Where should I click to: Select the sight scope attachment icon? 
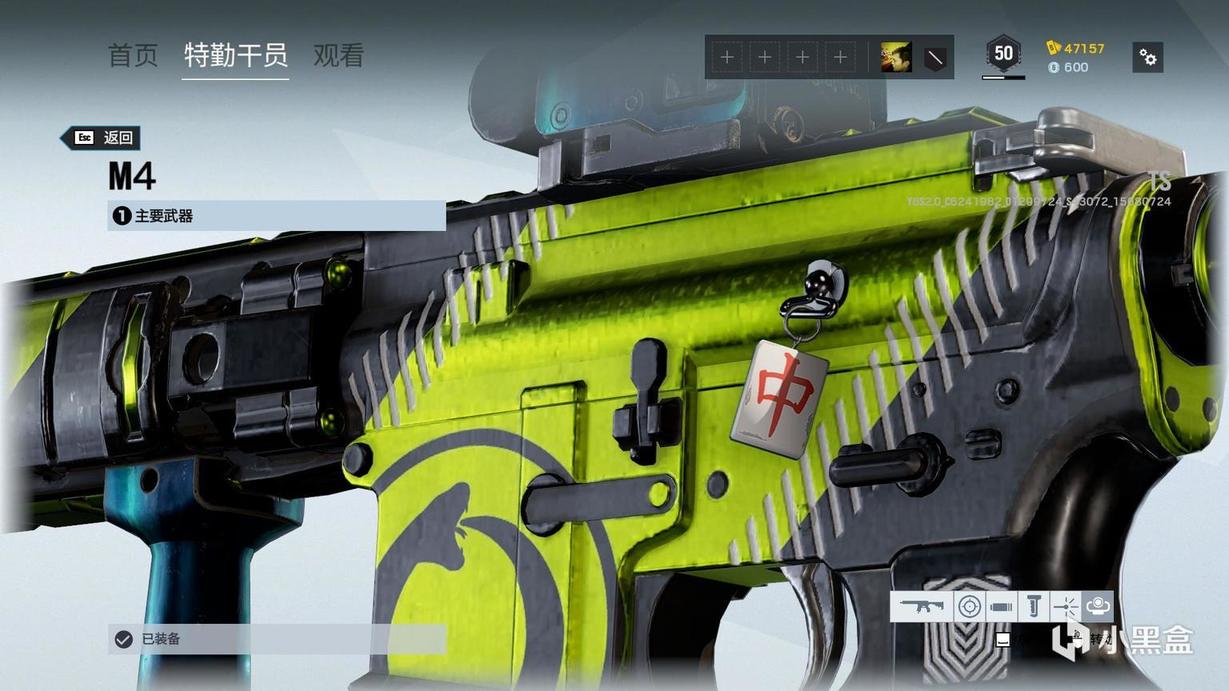pos(969,606)
